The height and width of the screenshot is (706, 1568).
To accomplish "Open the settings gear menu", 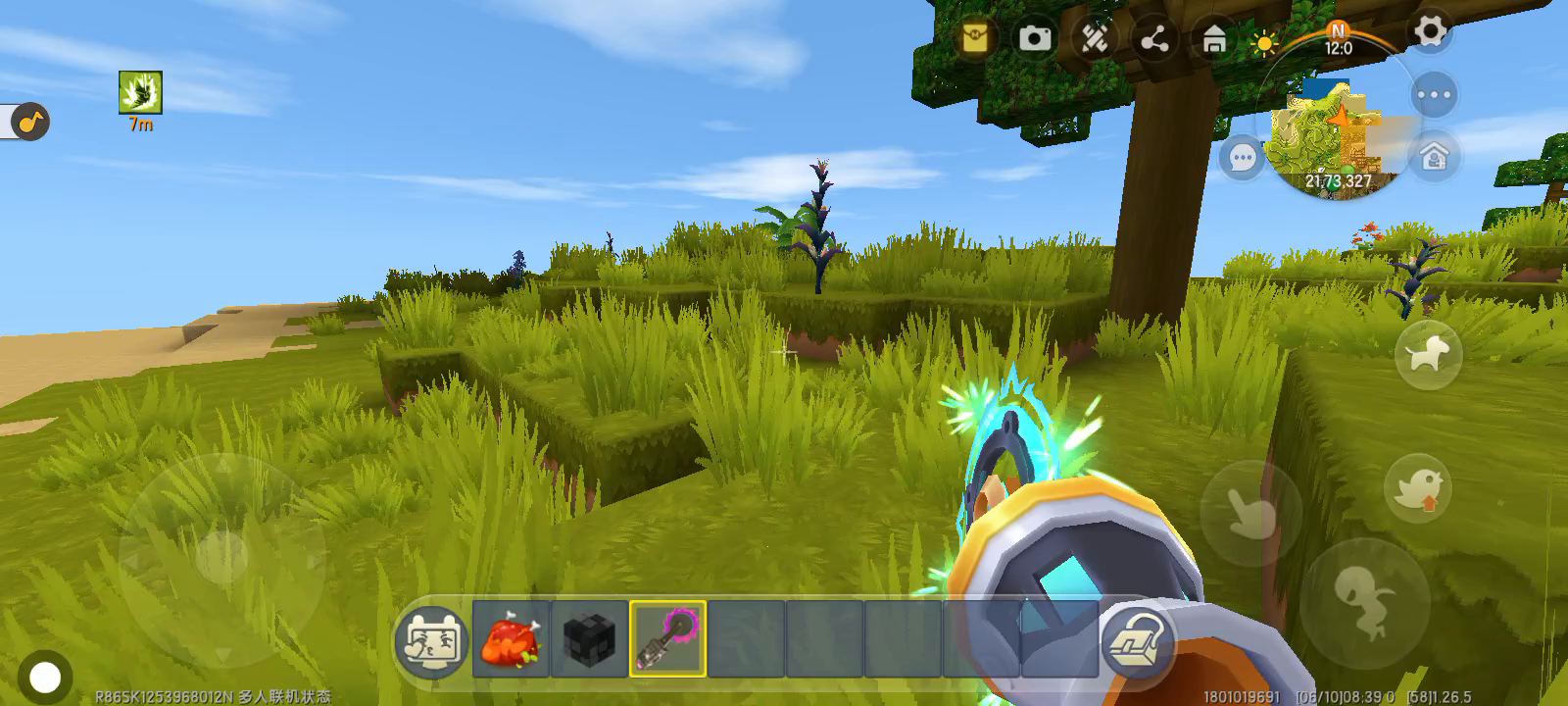I will pos(1430,32).
